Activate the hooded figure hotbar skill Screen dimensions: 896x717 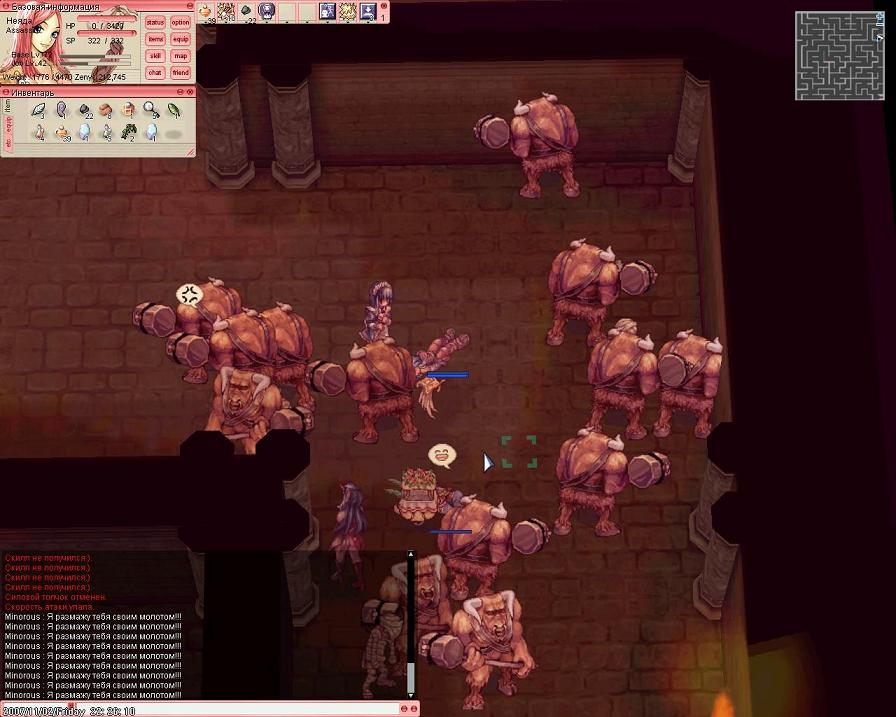tap(266, 11)
